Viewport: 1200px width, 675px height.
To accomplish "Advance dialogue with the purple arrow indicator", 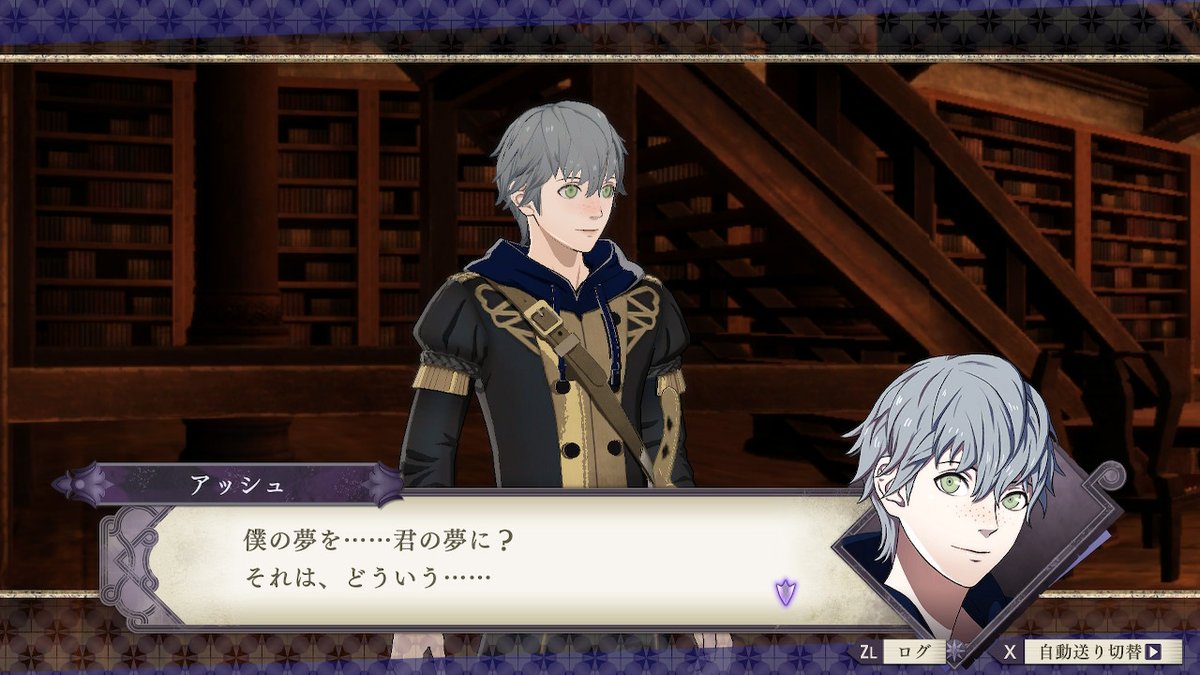I will [785, 592].
